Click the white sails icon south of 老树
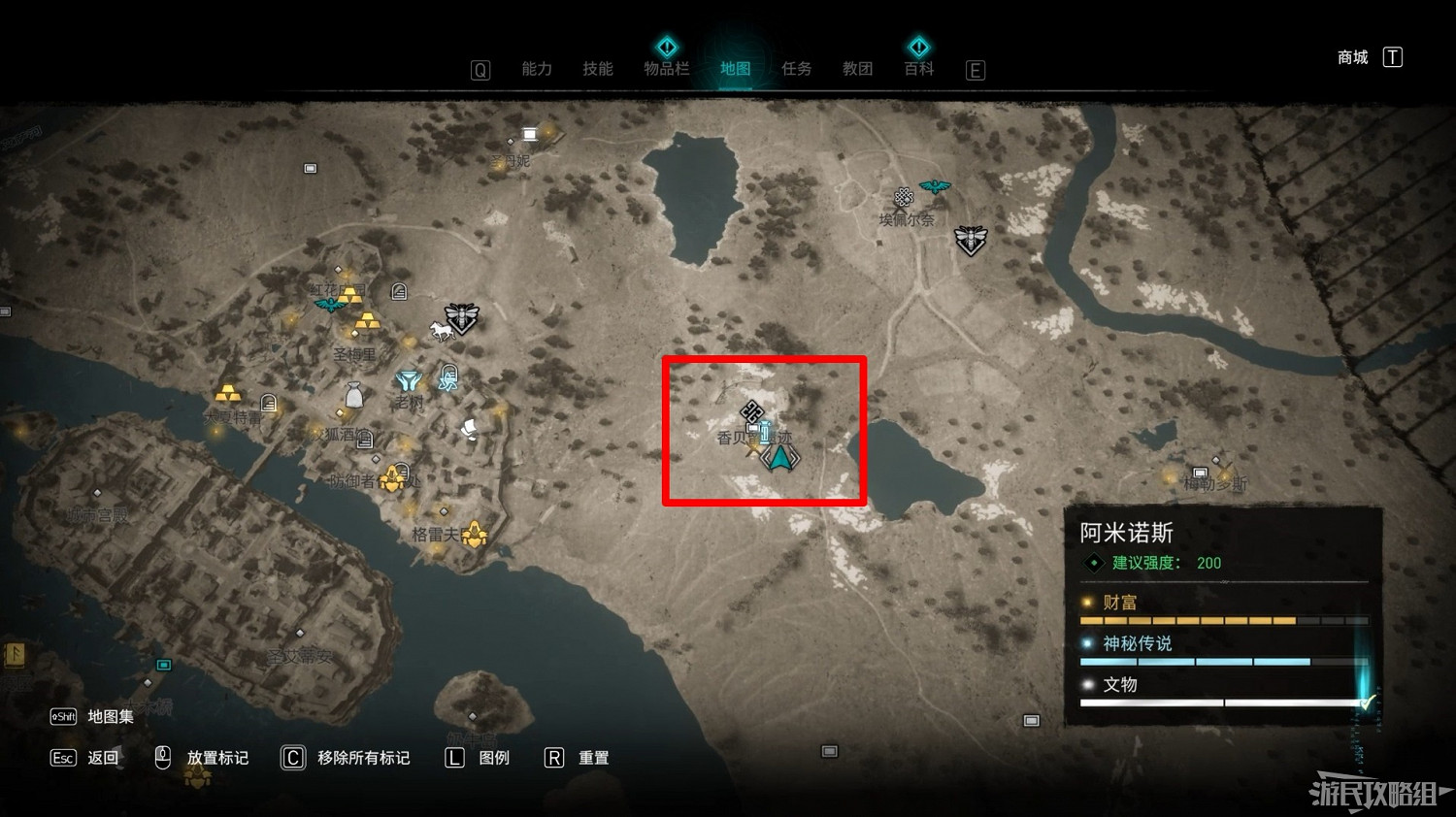Screen dimensions: 1456x817 pyautogui.click(x=468, y=429)
